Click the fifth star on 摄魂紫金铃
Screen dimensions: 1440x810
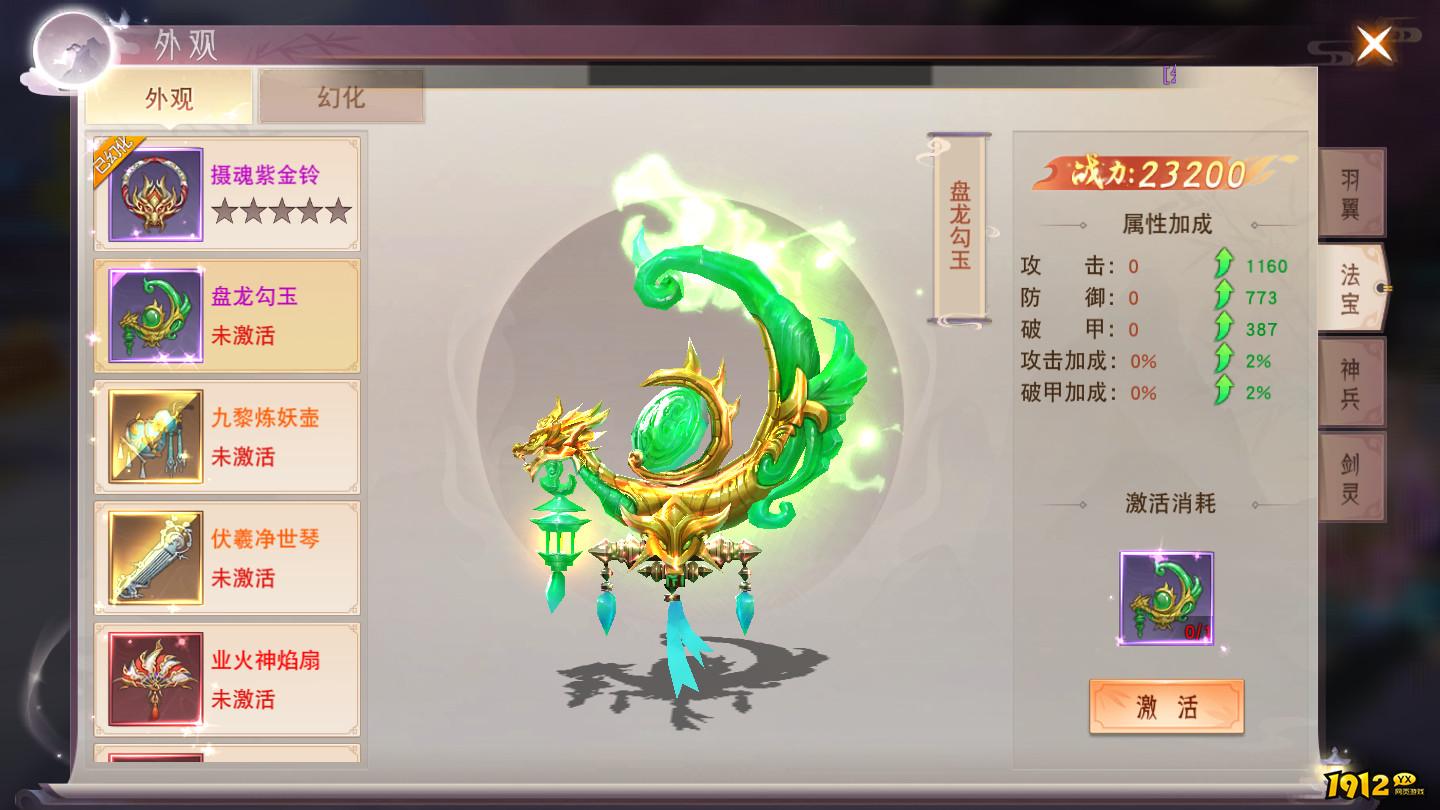coord(338,209)
